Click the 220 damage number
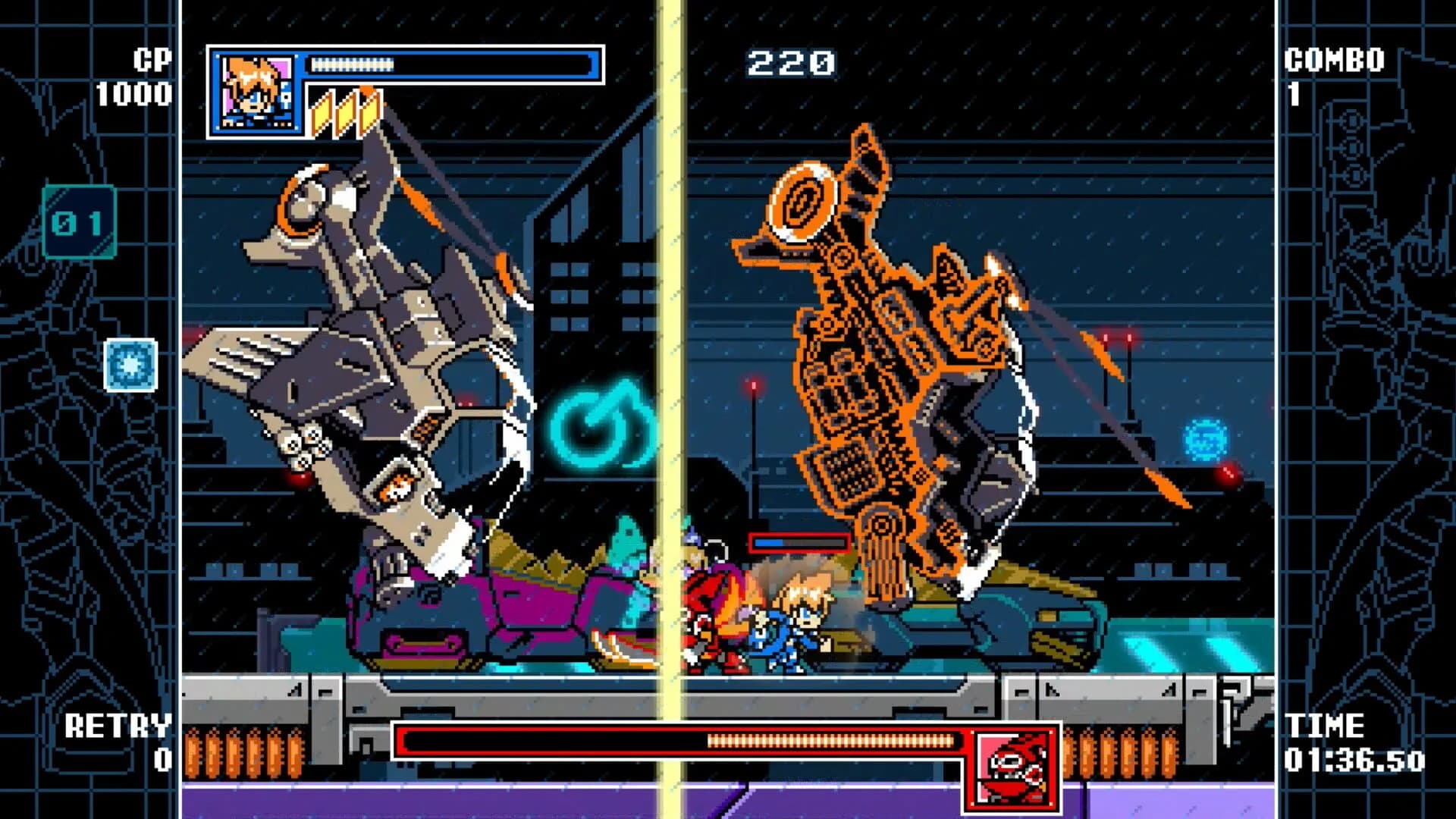Image resolution: width=1456 pixels, height=819 pixels. pos(789,64)
